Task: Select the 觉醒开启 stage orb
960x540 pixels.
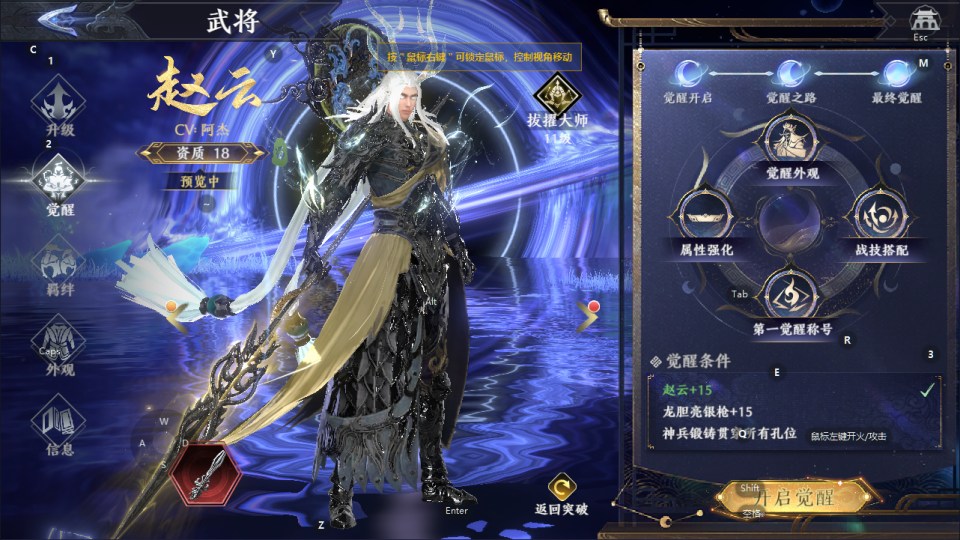Action: pyautogui.click(x=688, y=73)
